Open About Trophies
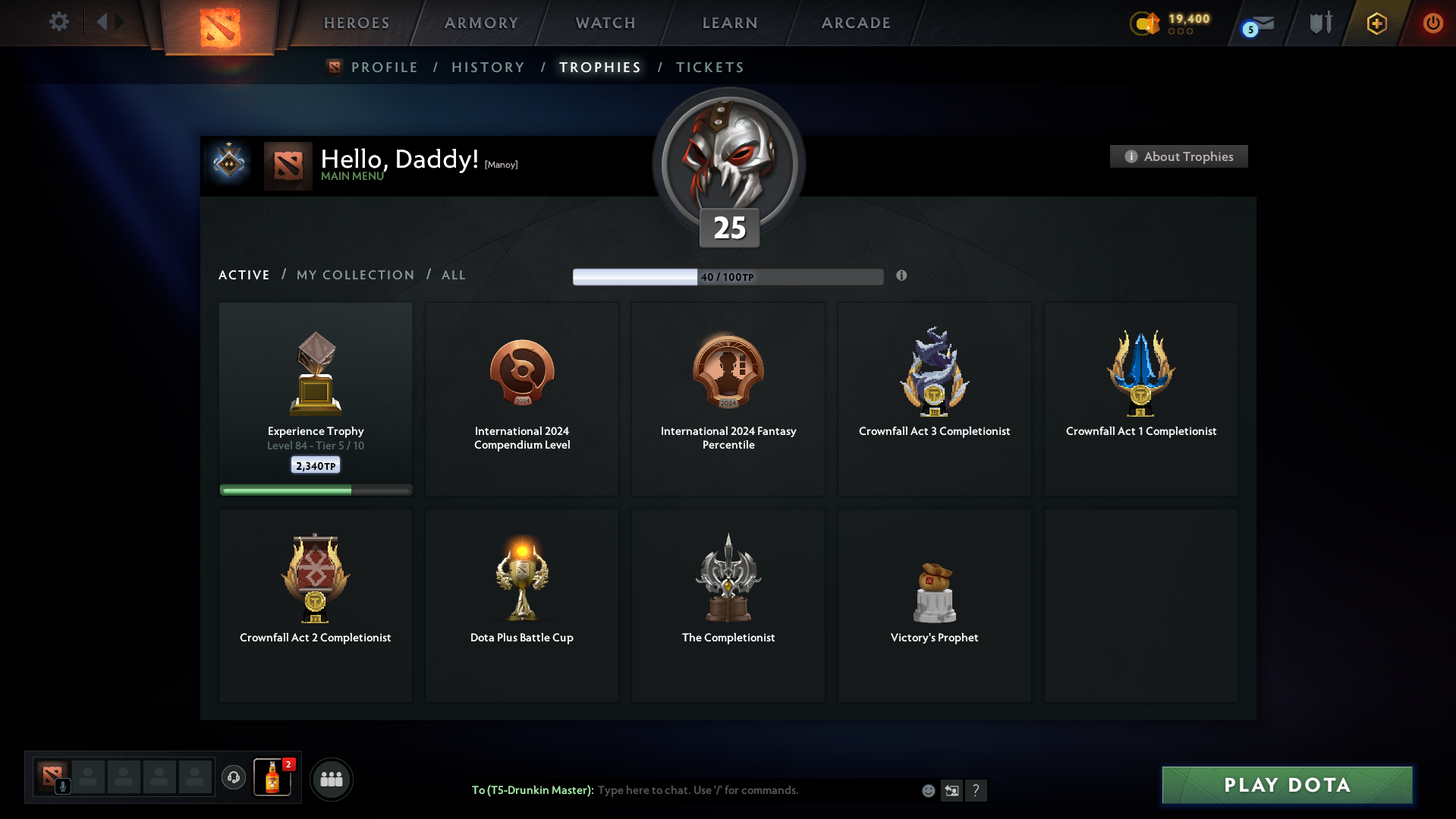This screenshot has height=819, width=1456. 1178,156
